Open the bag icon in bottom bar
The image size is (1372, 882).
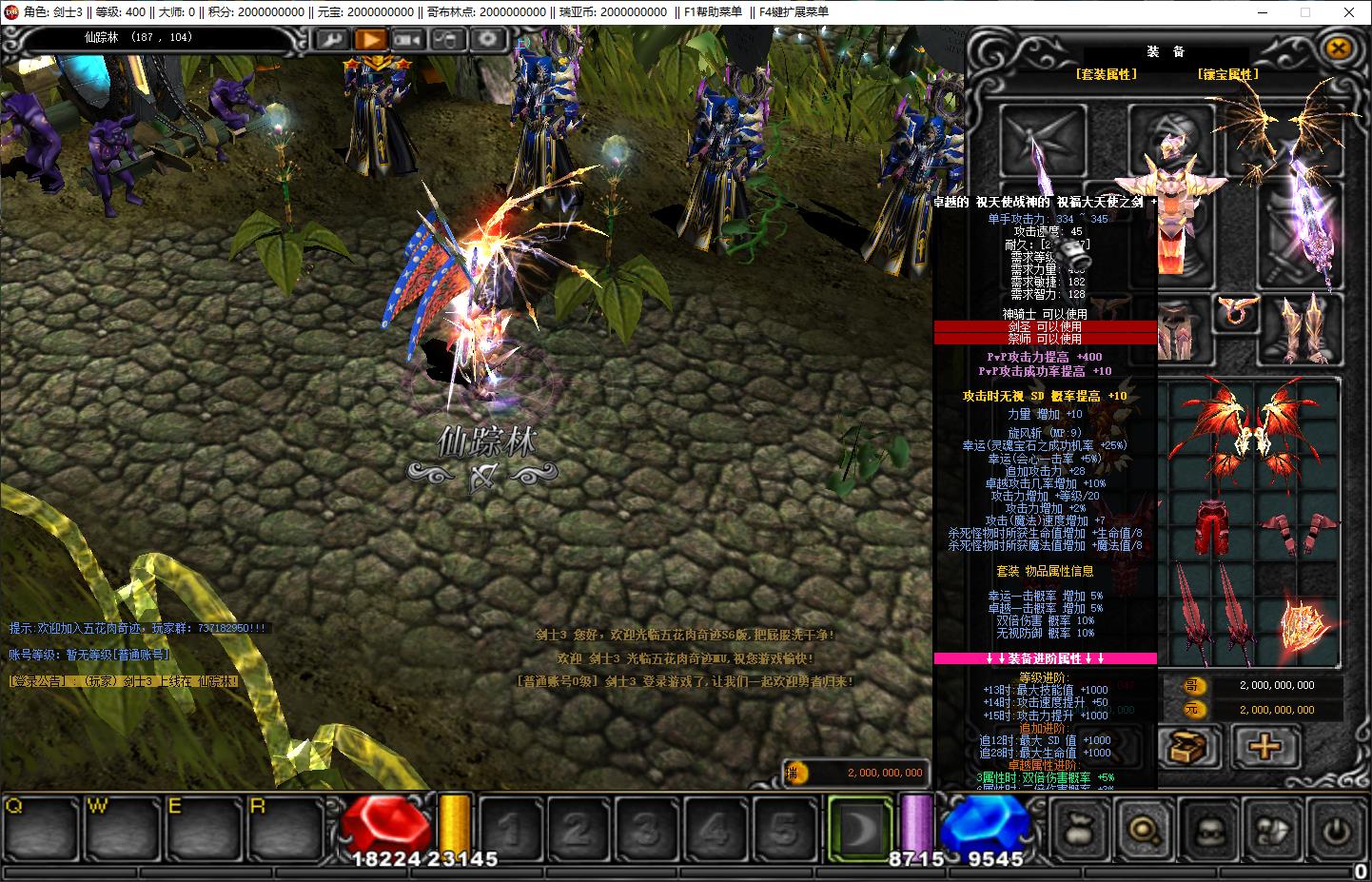[x=1081, y=830]
